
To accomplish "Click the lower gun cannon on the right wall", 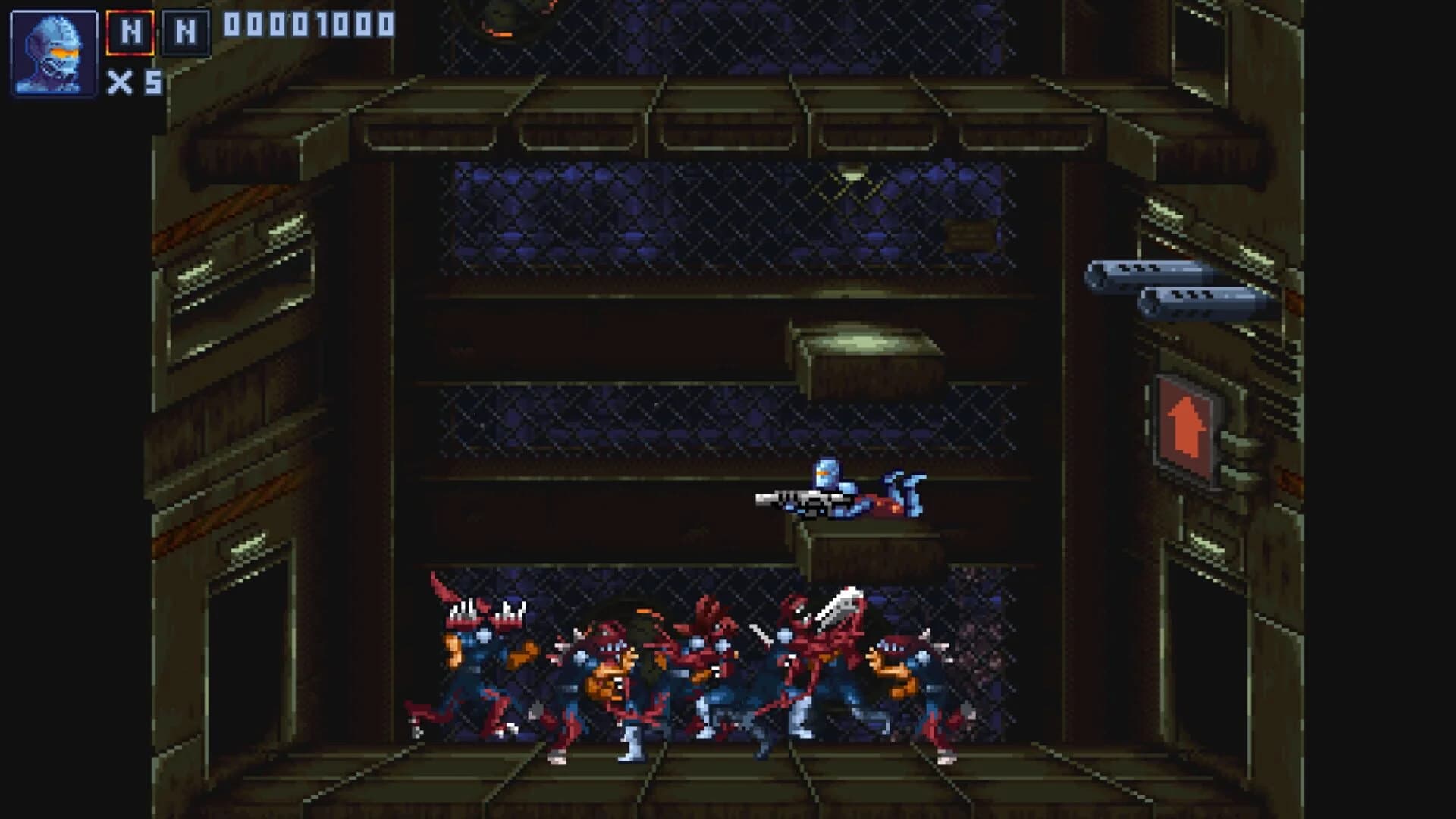I will [1206, 301].
